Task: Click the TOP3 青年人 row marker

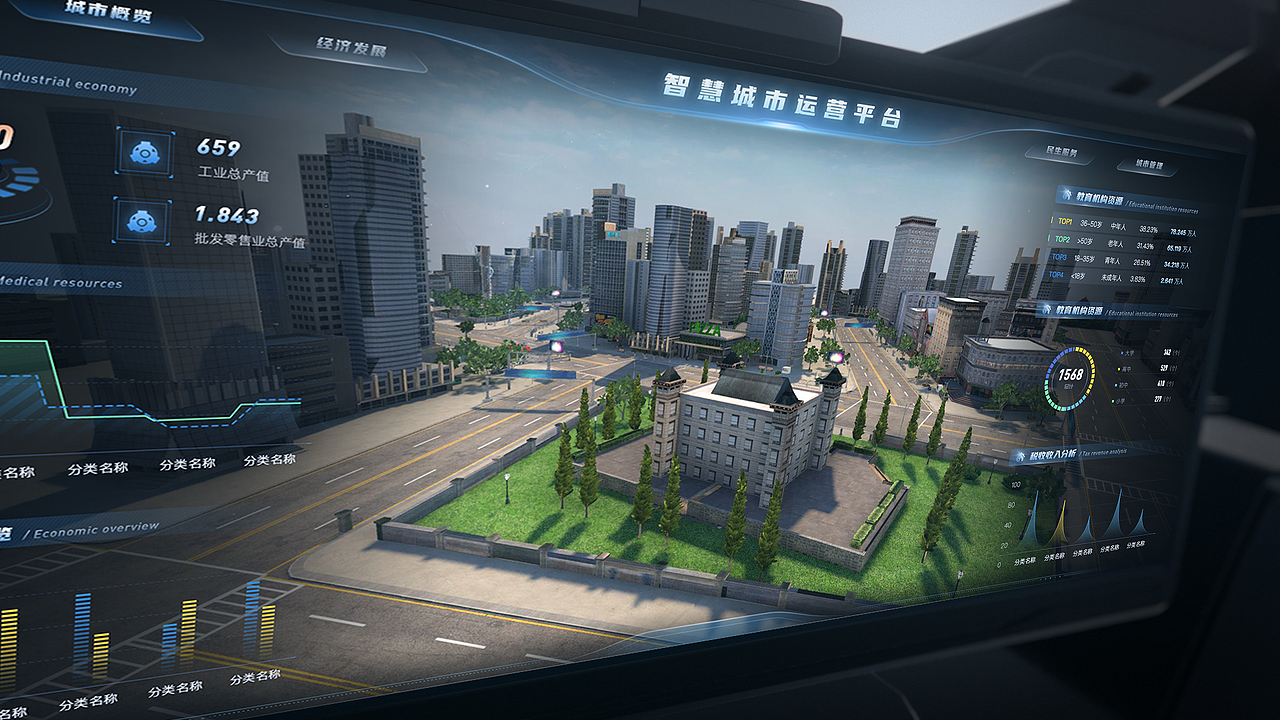Action: [x=1045, y=256]
